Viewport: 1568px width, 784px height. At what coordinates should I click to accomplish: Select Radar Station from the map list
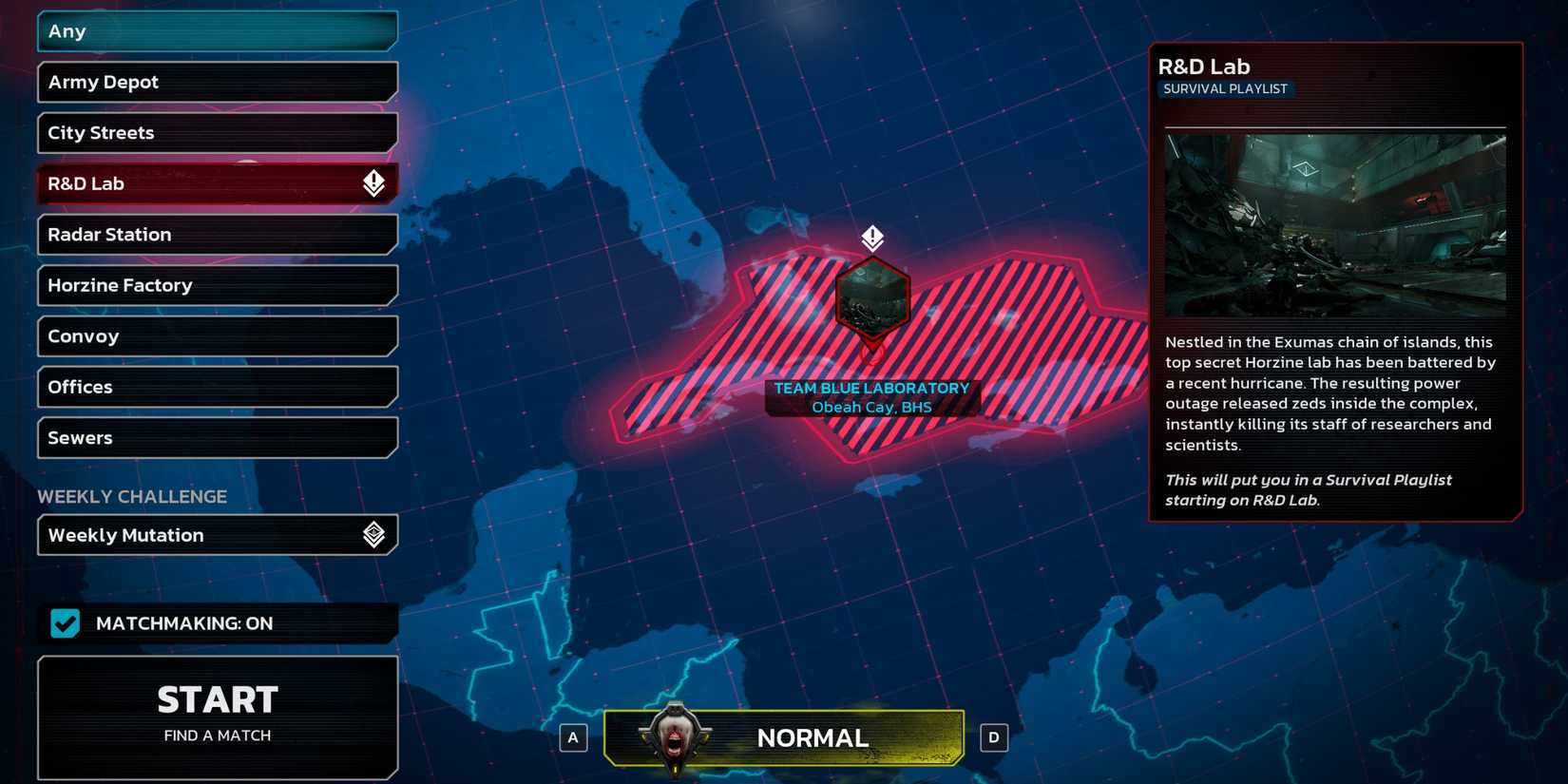tap(217, 235)
